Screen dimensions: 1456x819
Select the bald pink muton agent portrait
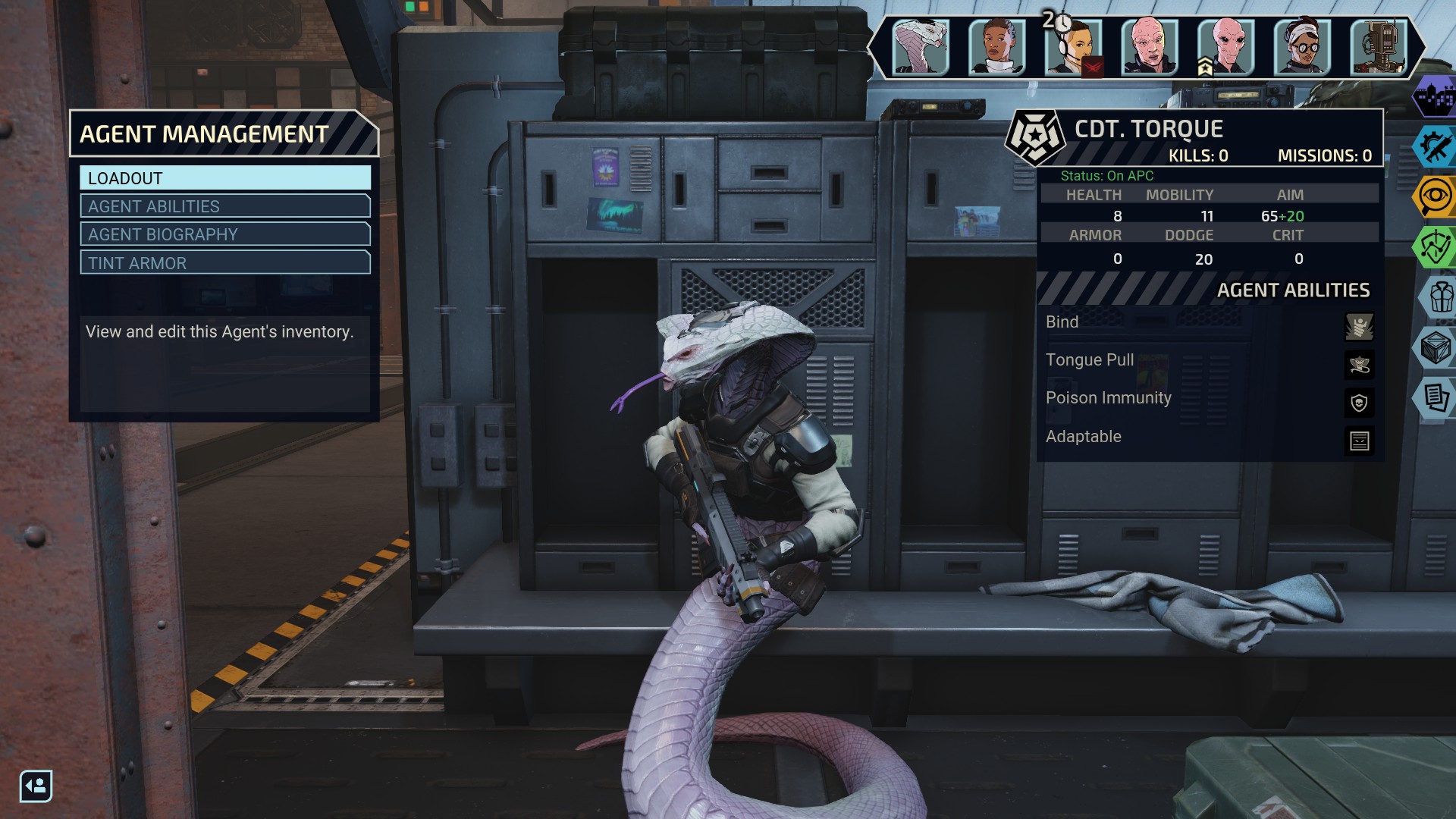tap(1149, 47)
